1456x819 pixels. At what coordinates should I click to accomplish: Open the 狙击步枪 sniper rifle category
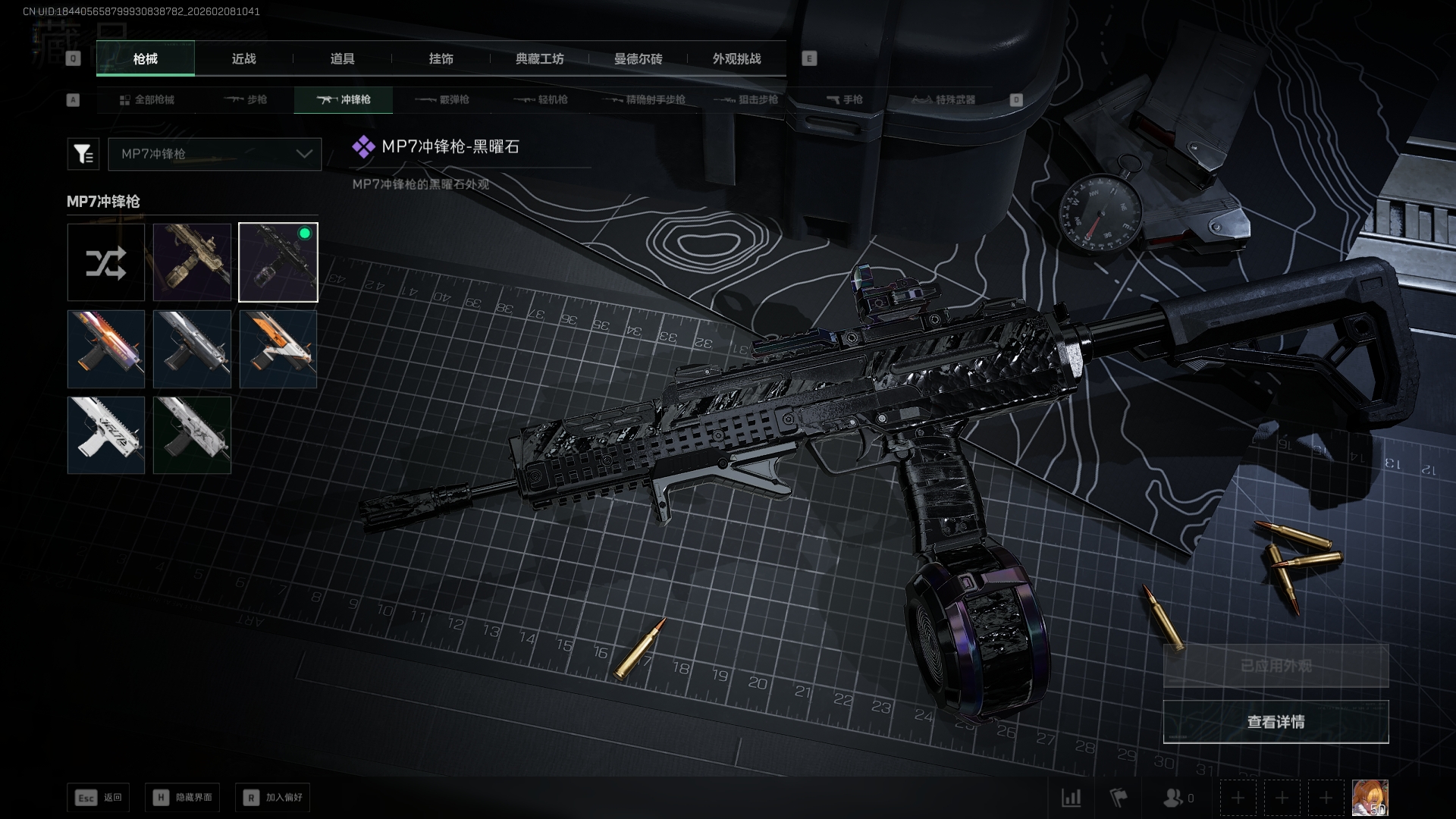(746, 100)
